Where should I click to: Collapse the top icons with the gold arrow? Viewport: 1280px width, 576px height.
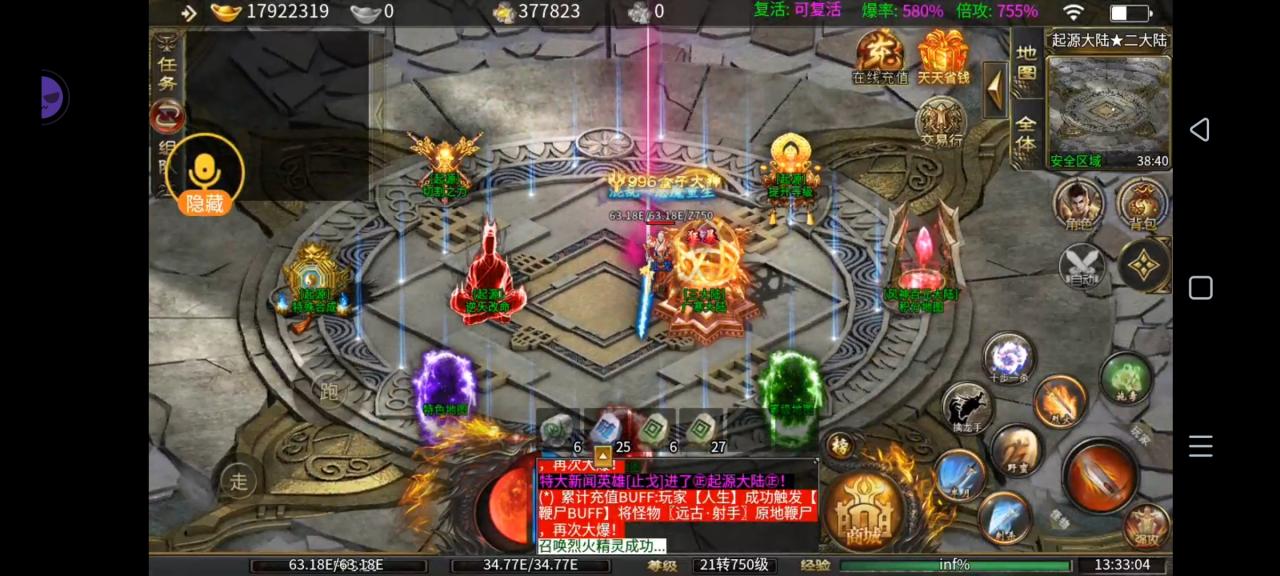point(995,90)
